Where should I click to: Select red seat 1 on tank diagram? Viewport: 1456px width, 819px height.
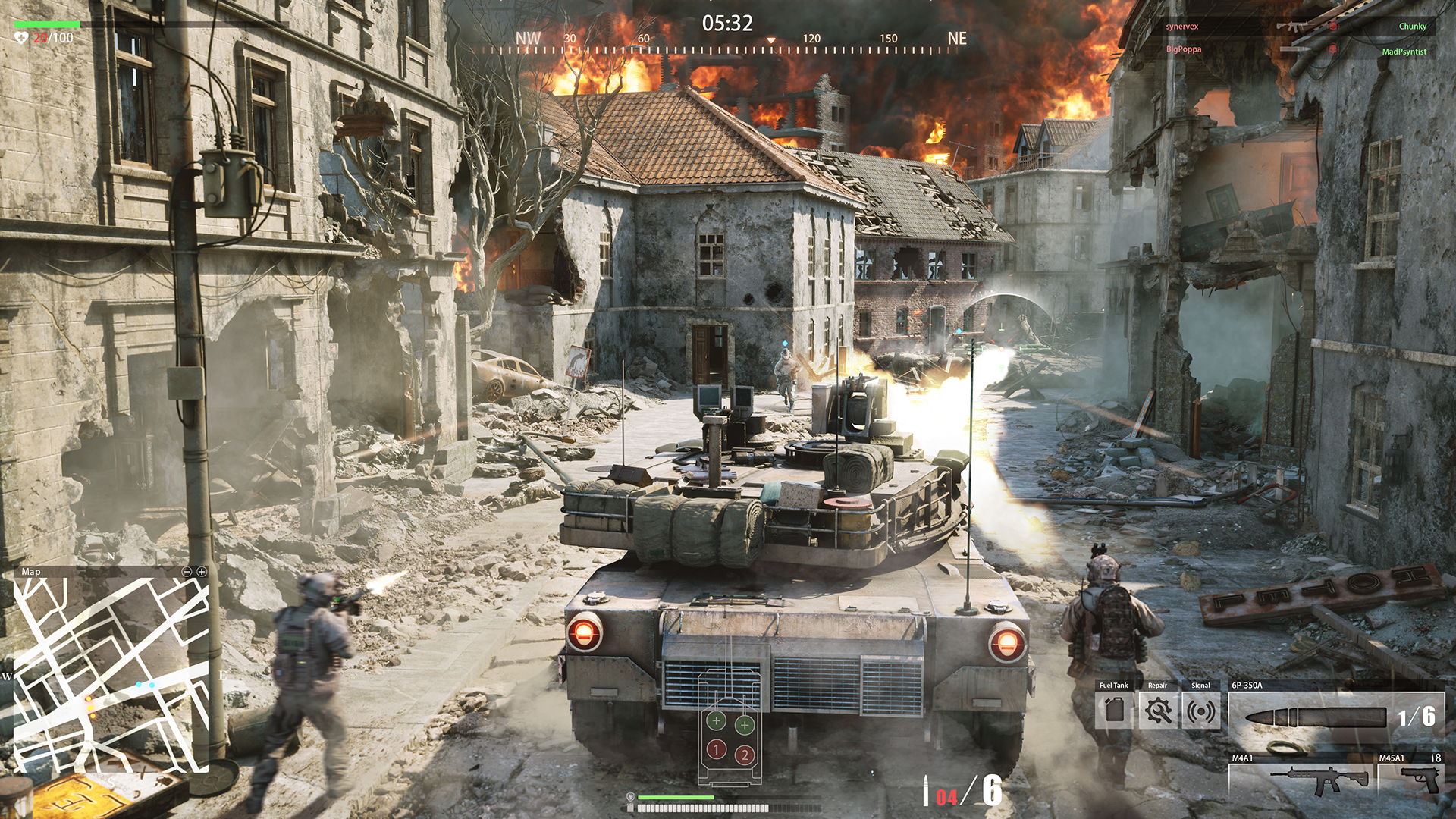[x=716, y=750]
